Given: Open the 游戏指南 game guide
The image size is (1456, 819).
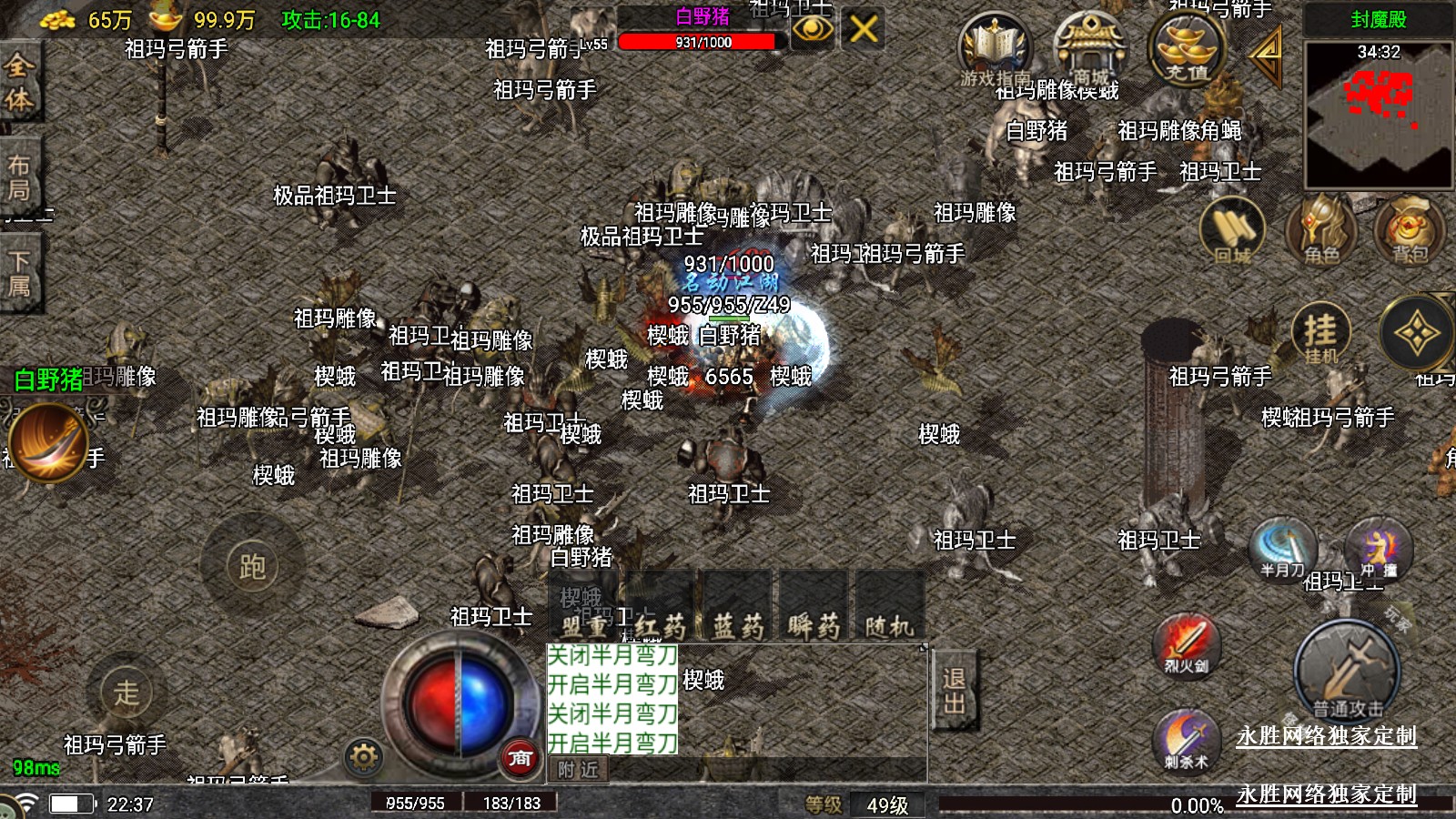Looking at the screenshot, I should pyautogui.click(x=995, y=50).
